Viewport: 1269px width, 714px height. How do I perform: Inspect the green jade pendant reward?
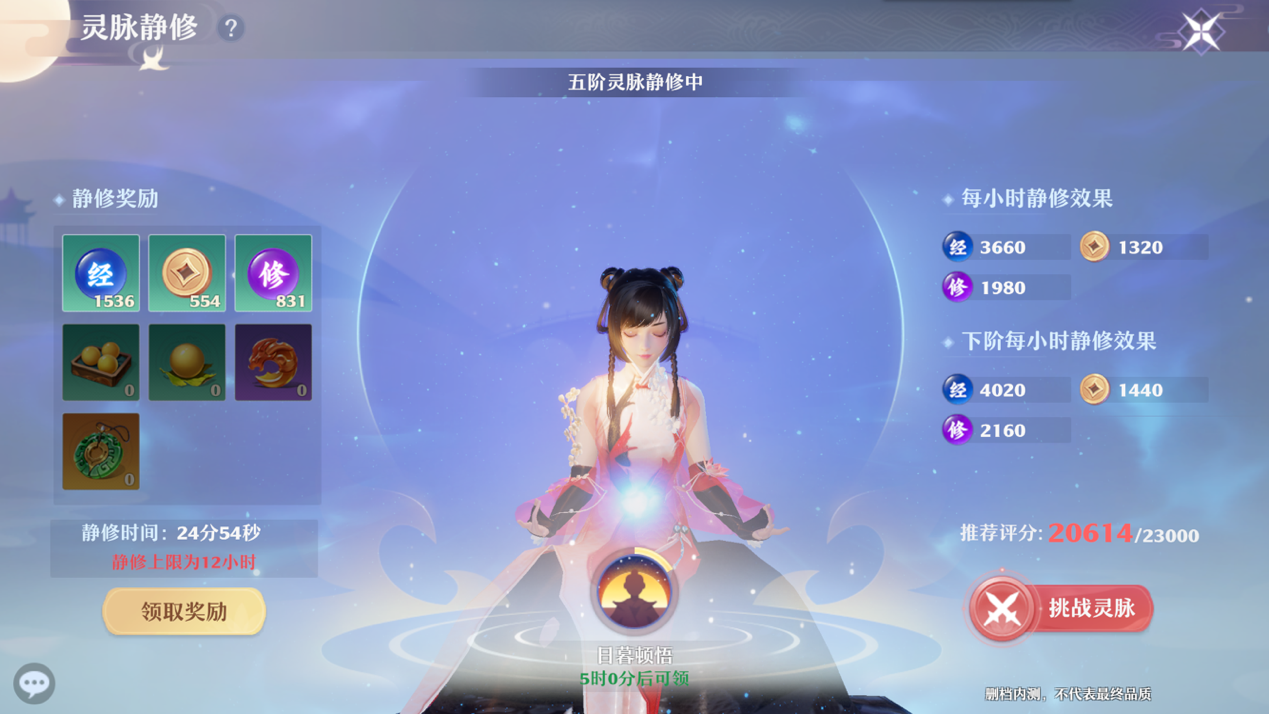(x=101, y=451)
